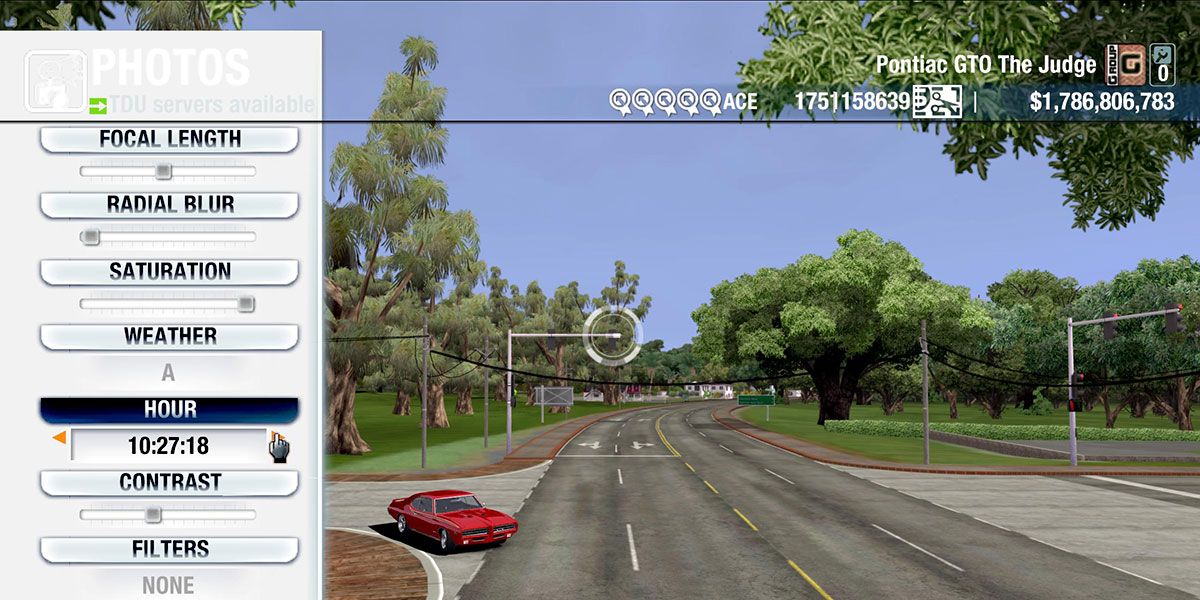Highlight the Hour setting
Image resolution: width=1200 pixels, height=600 pixels.
point(169,409)
